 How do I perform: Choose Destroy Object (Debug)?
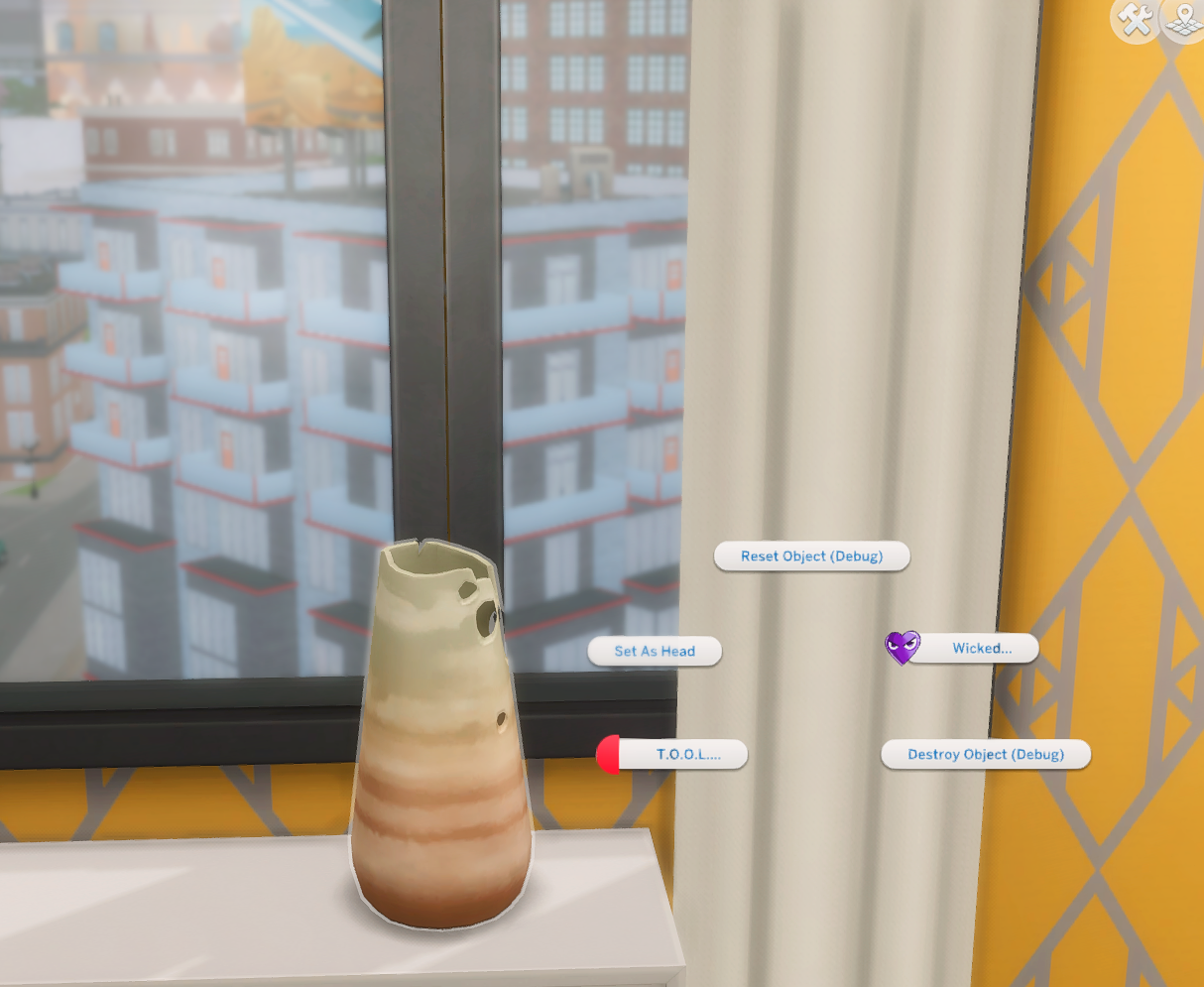pyautogui.click(x=985, y=755)
